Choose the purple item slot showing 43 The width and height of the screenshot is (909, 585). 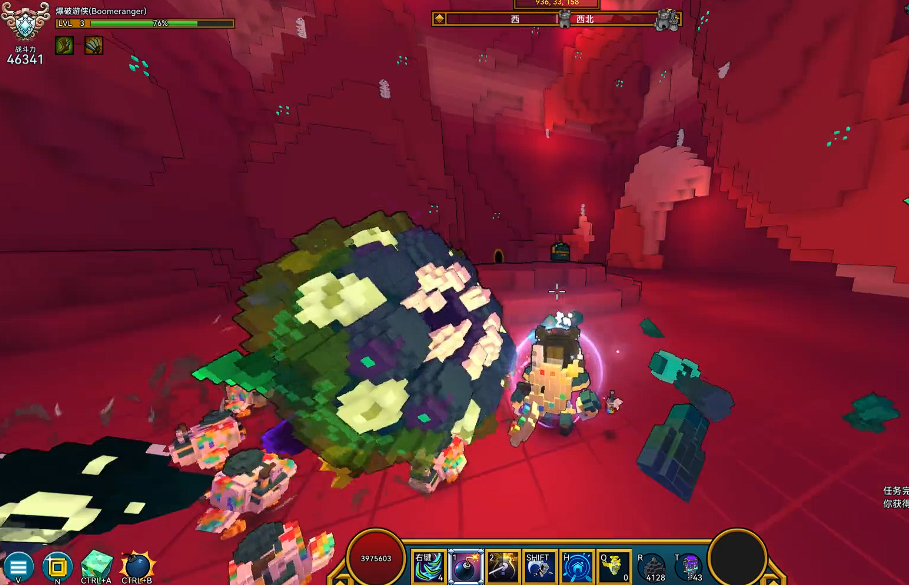pos(688,567)
